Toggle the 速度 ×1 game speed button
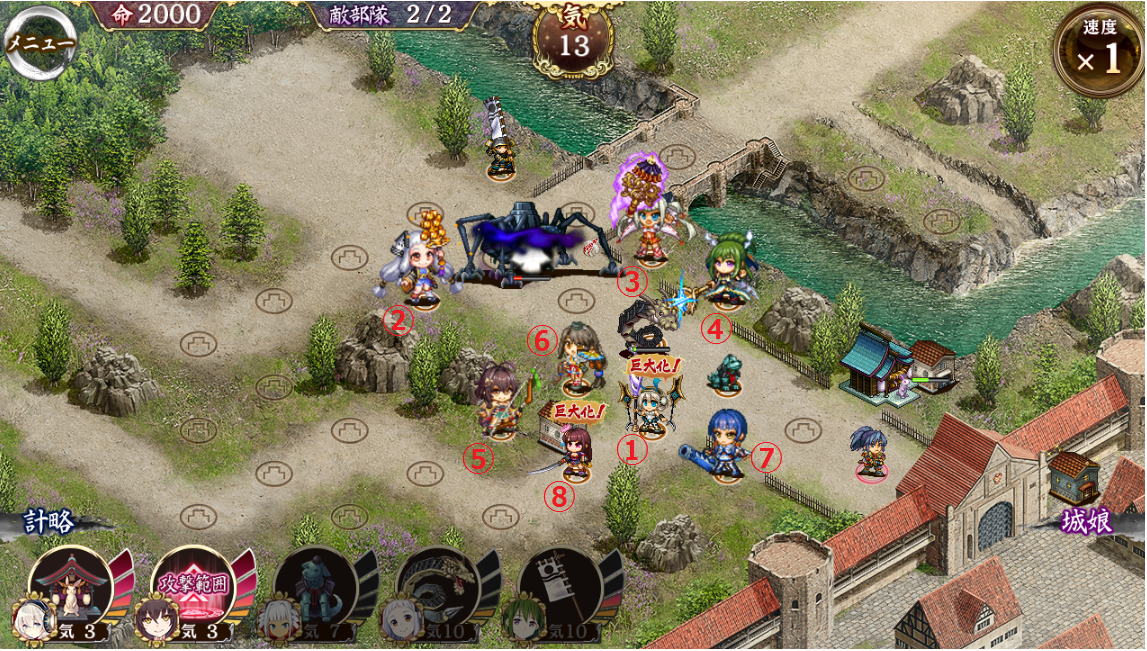1147x651 pixels. (x=1098, y=50)
